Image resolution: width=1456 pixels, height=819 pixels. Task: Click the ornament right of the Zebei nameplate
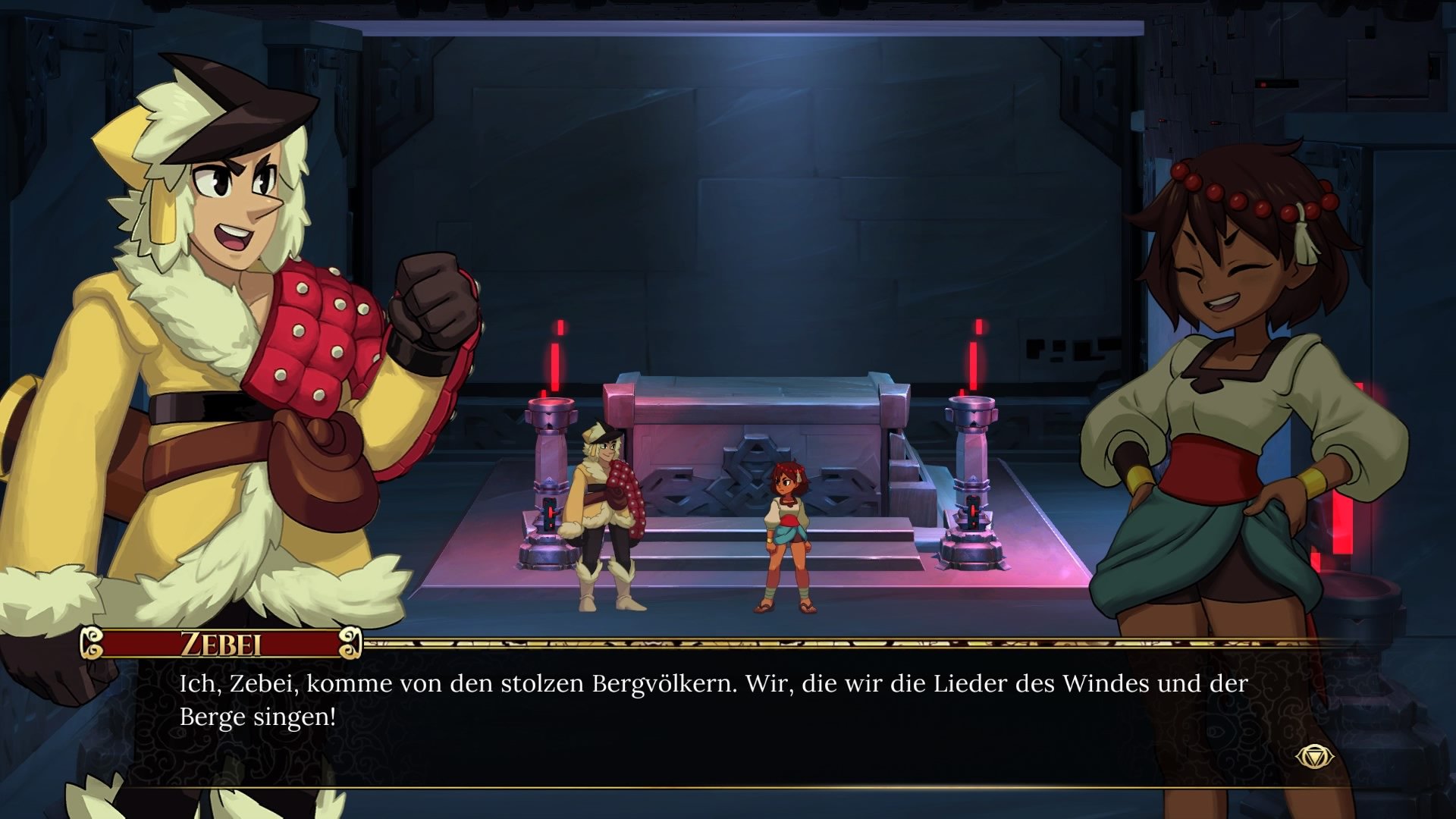[x=351, y=643]
